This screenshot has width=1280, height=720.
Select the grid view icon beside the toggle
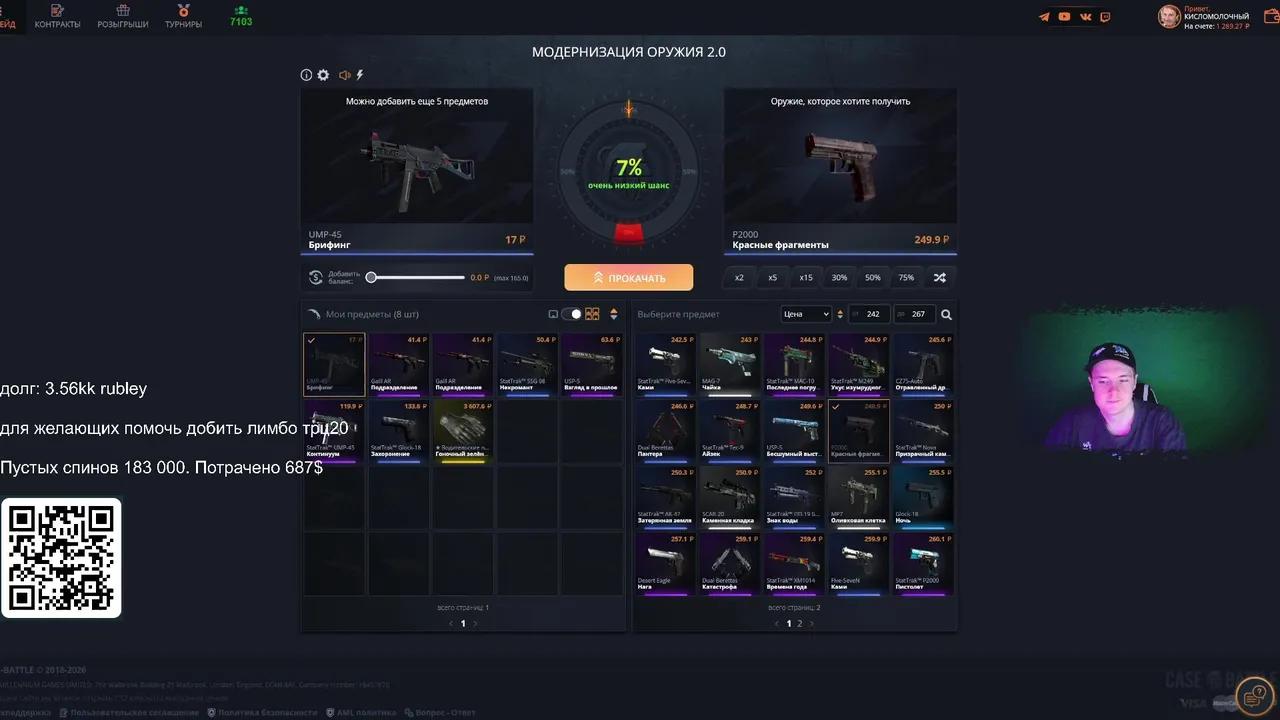pos(592,313)
